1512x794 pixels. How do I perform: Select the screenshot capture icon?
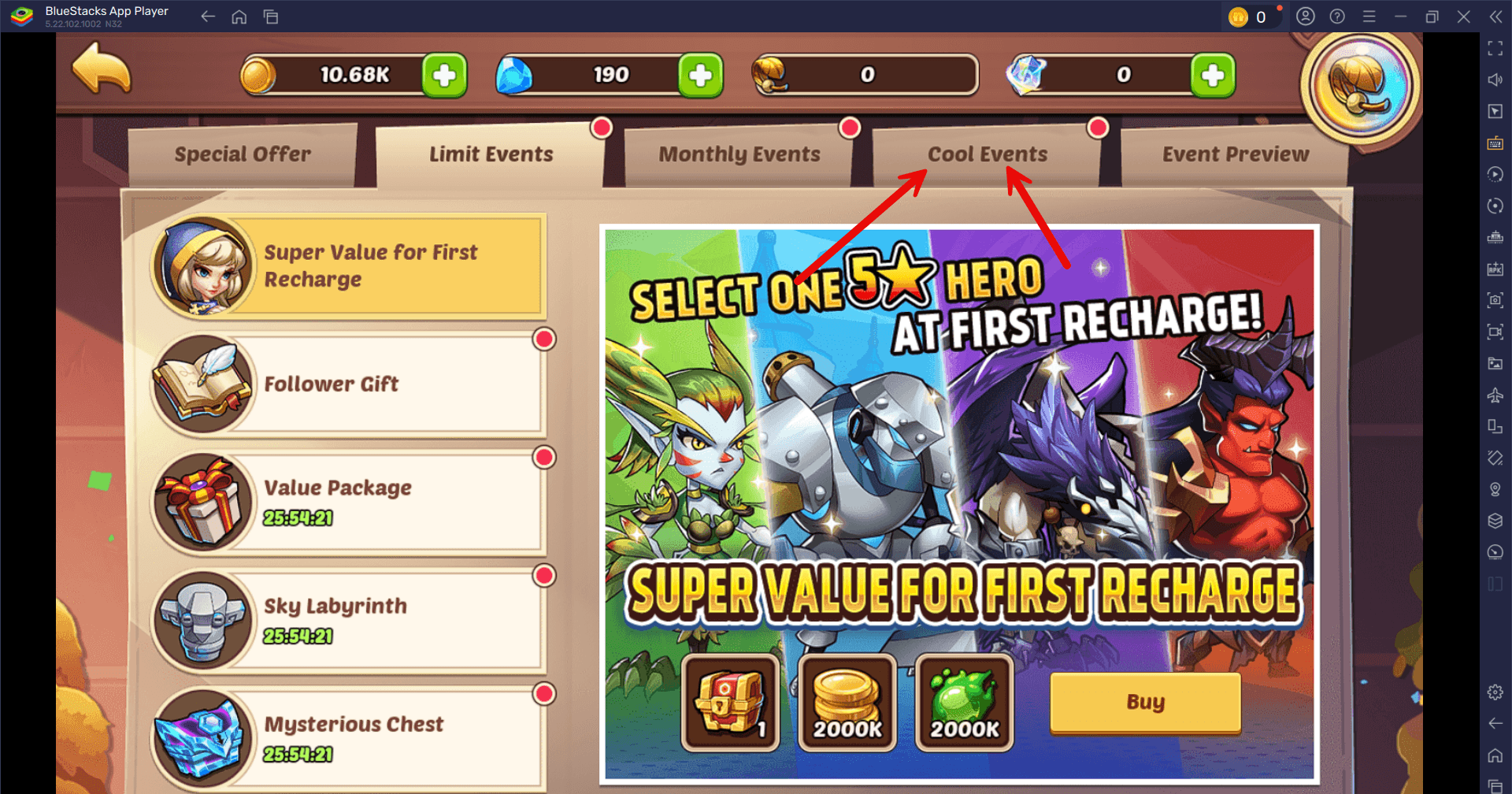click(1494, 300)
